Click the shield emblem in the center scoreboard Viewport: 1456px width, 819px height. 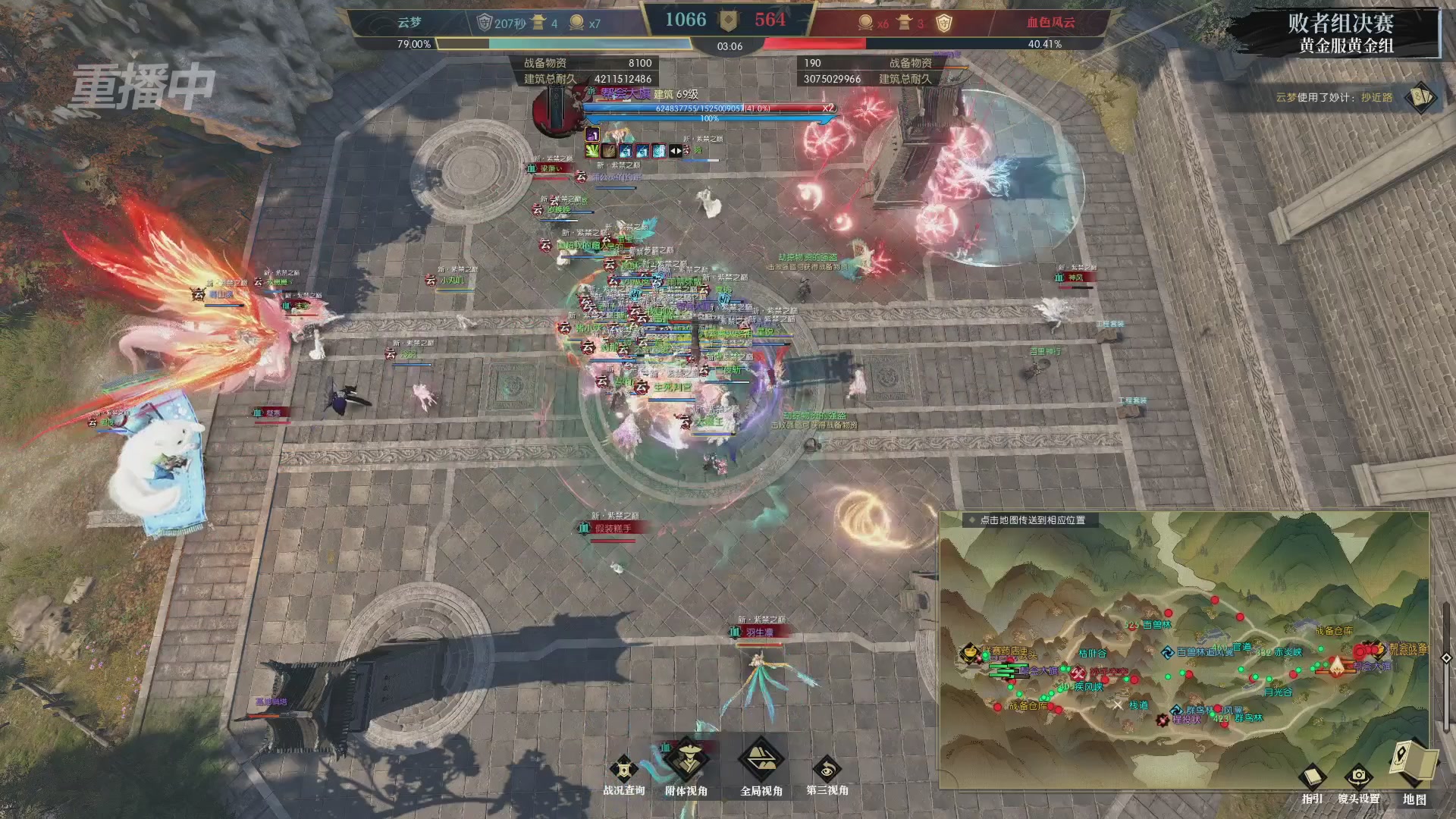click(x=729, y=21)
